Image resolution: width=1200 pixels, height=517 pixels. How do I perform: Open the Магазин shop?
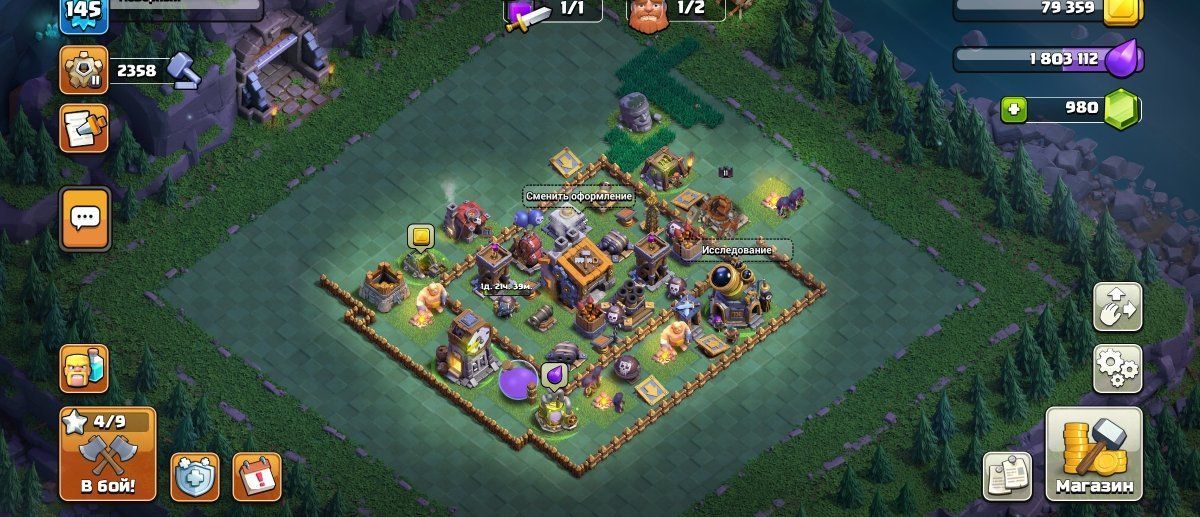coord(1094,454)
